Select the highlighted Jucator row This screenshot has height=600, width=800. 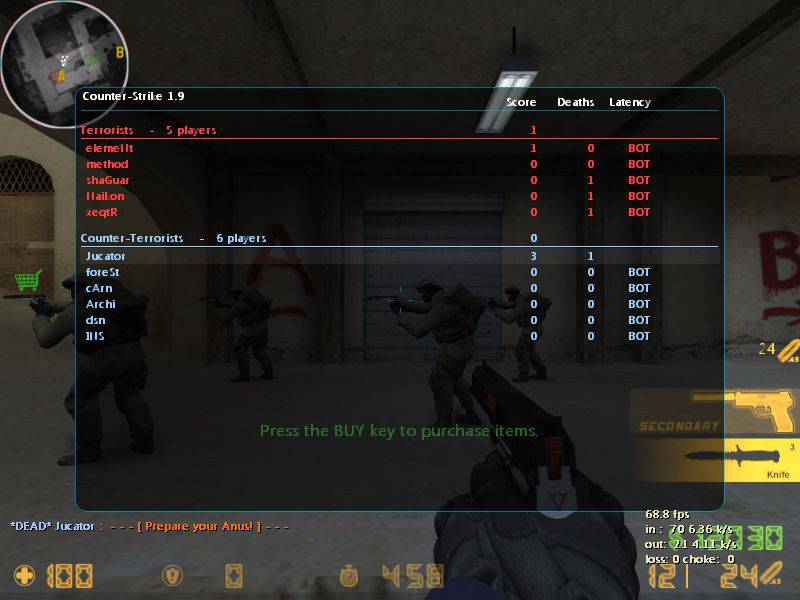click(x=106, y=256)
